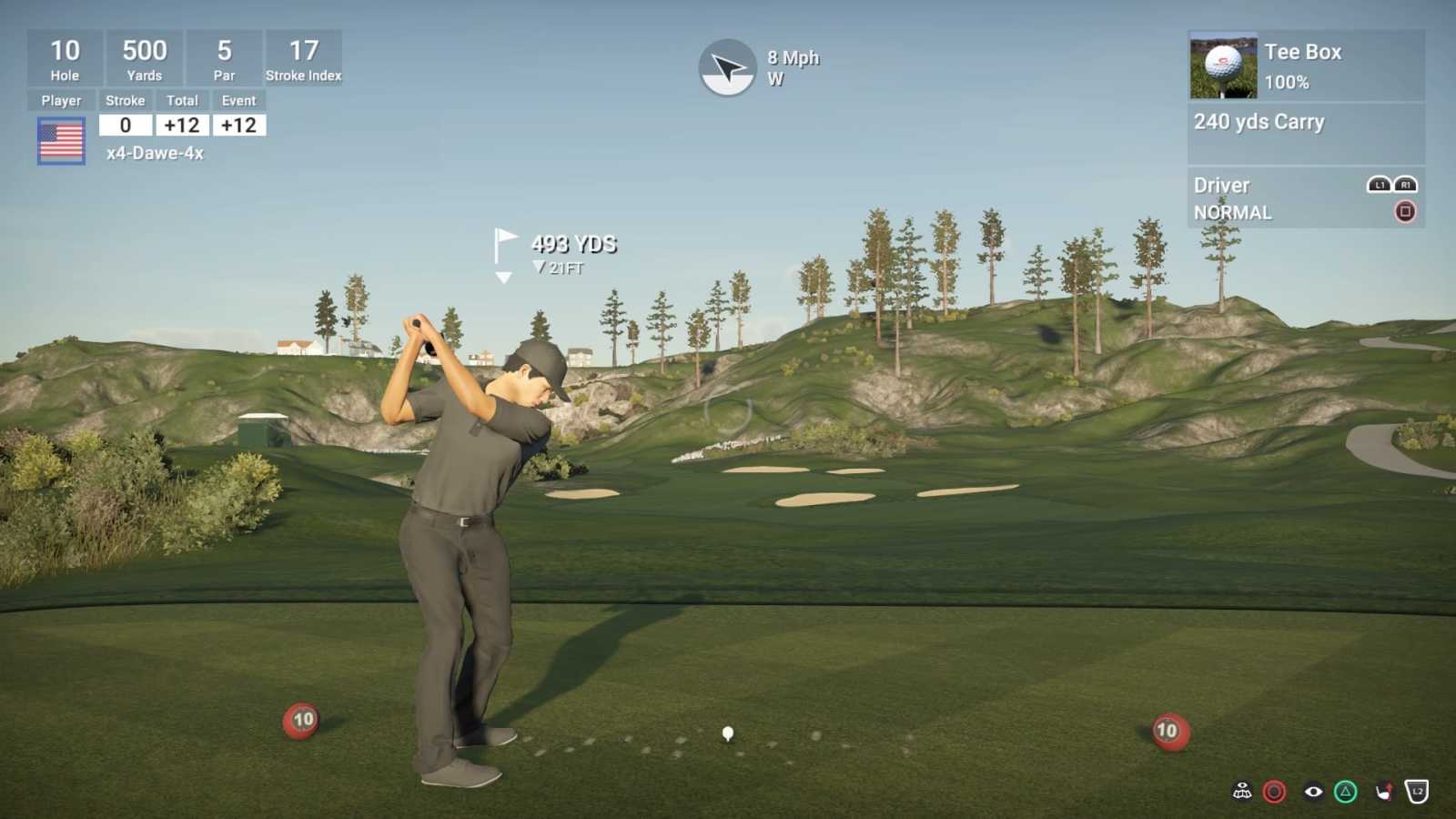1456x819 pixels.
Task: Click the player name x4-Dawe-4x
Action: [155, 155]
